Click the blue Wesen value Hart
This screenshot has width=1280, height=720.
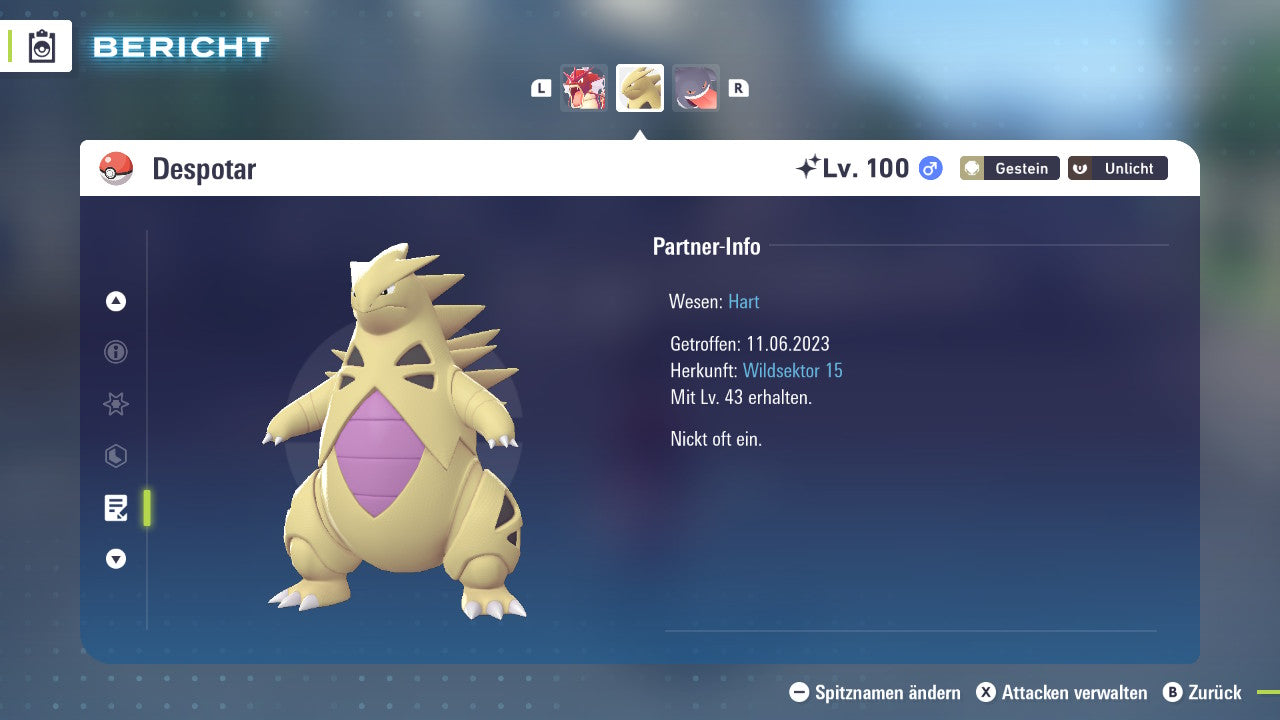click(744, 301)
